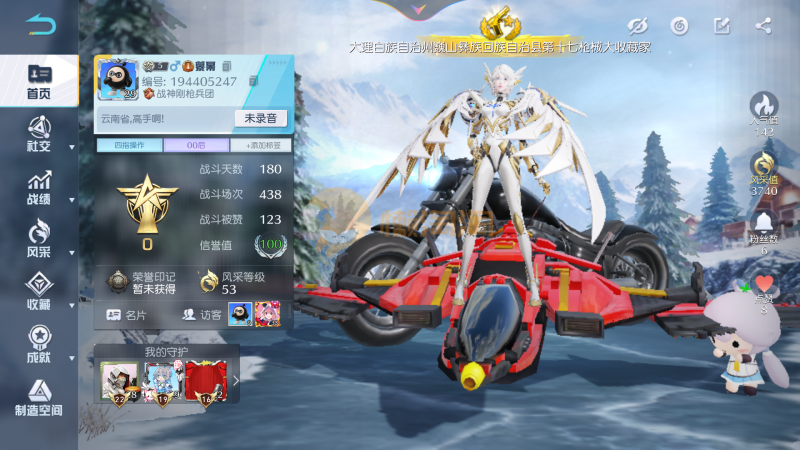Viewport: 800px width, 450px height.
Task: Open the 名片 name card
Action: tap(126, 314)
